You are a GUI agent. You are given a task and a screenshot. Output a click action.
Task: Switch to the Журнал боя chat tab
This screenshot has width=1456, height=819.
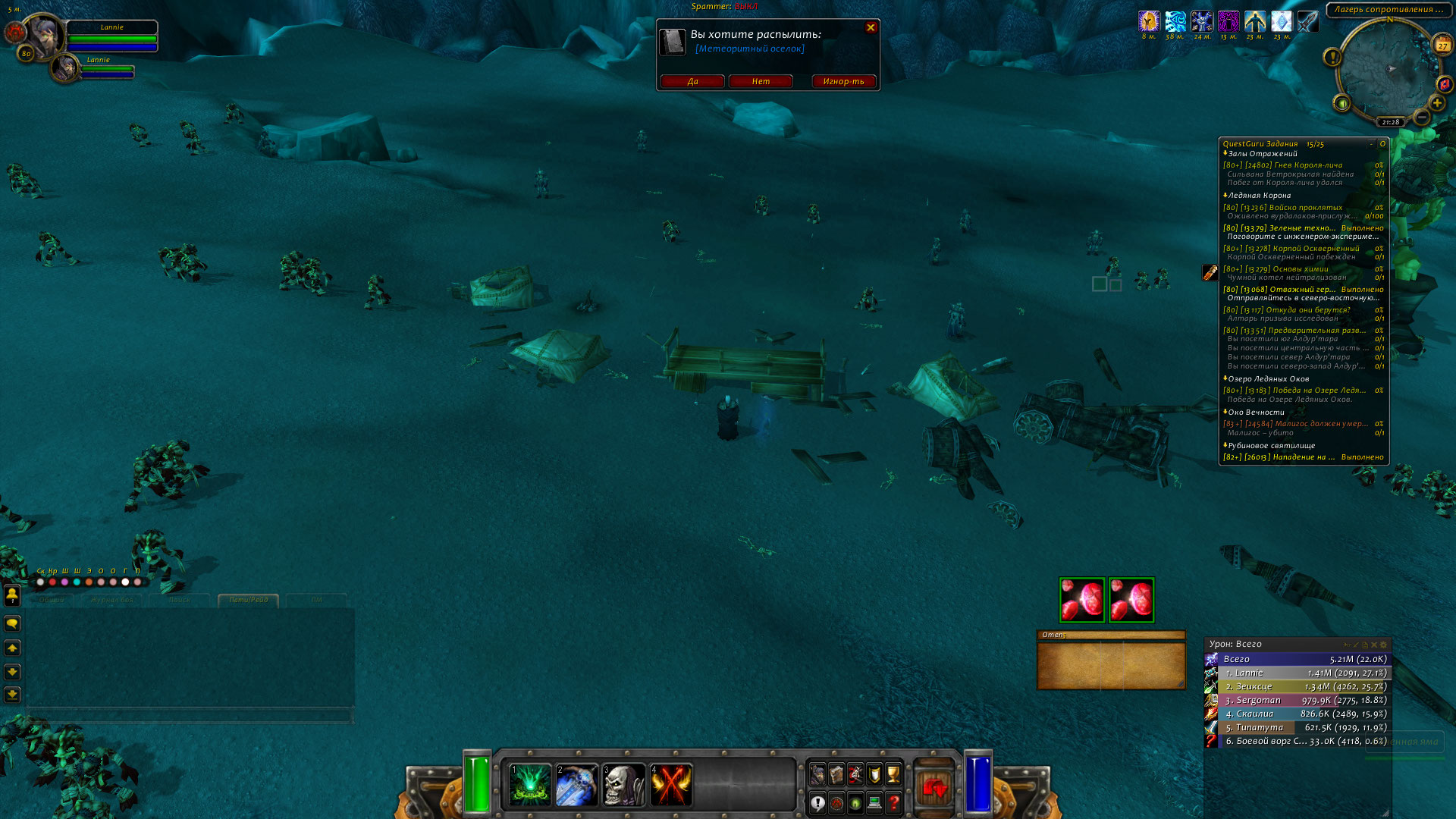111,600
